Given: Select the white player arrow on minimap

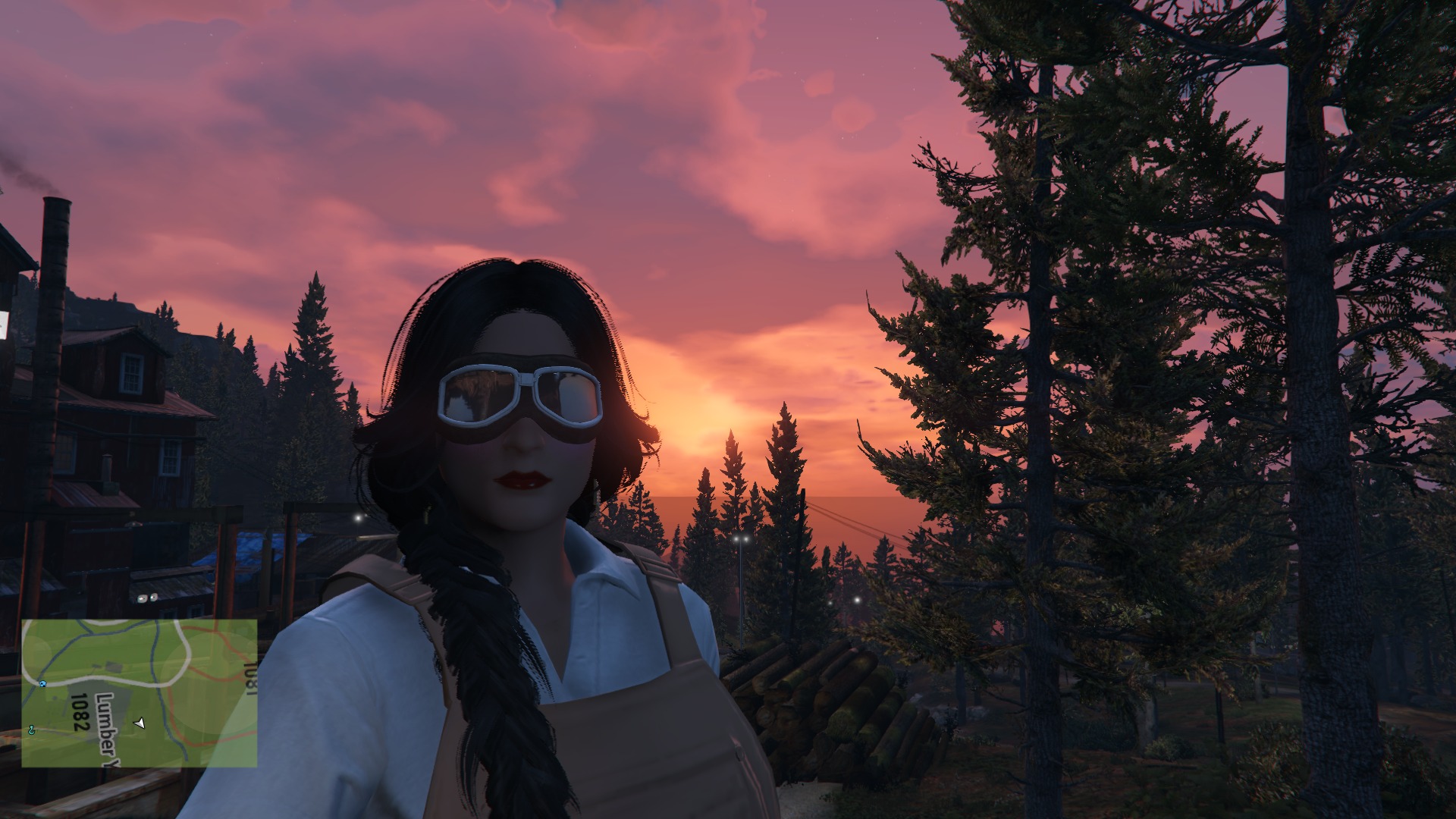Looking at the screenshot, I should point(139,723).
